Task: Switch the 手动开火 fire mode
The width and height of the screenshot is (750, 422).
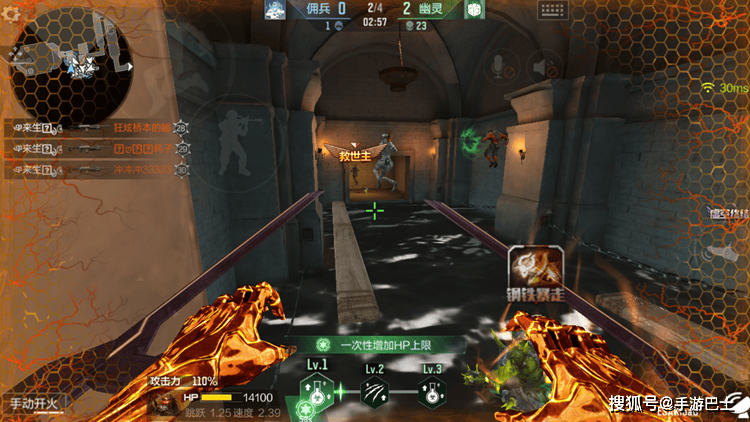Action: 34,405
